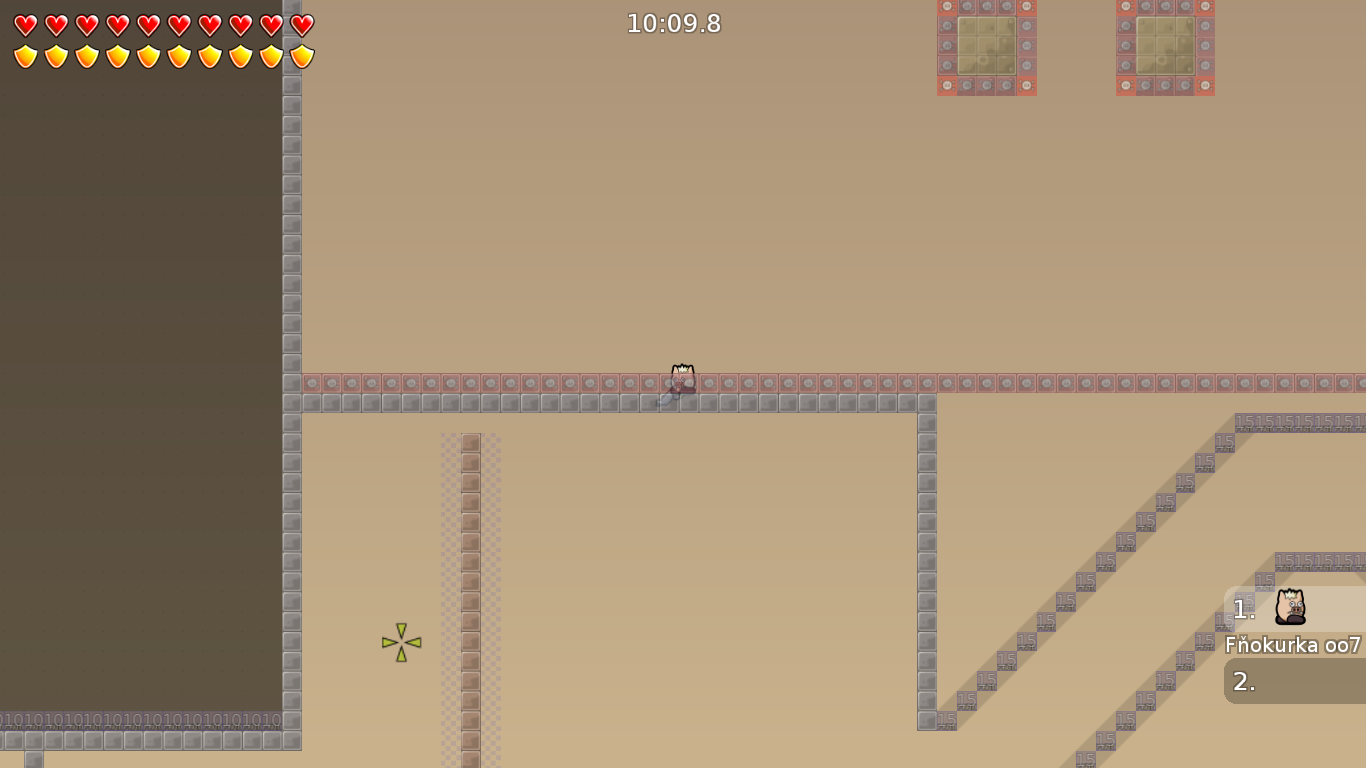Expand the rank 1 scoreboard entry

1243,608
